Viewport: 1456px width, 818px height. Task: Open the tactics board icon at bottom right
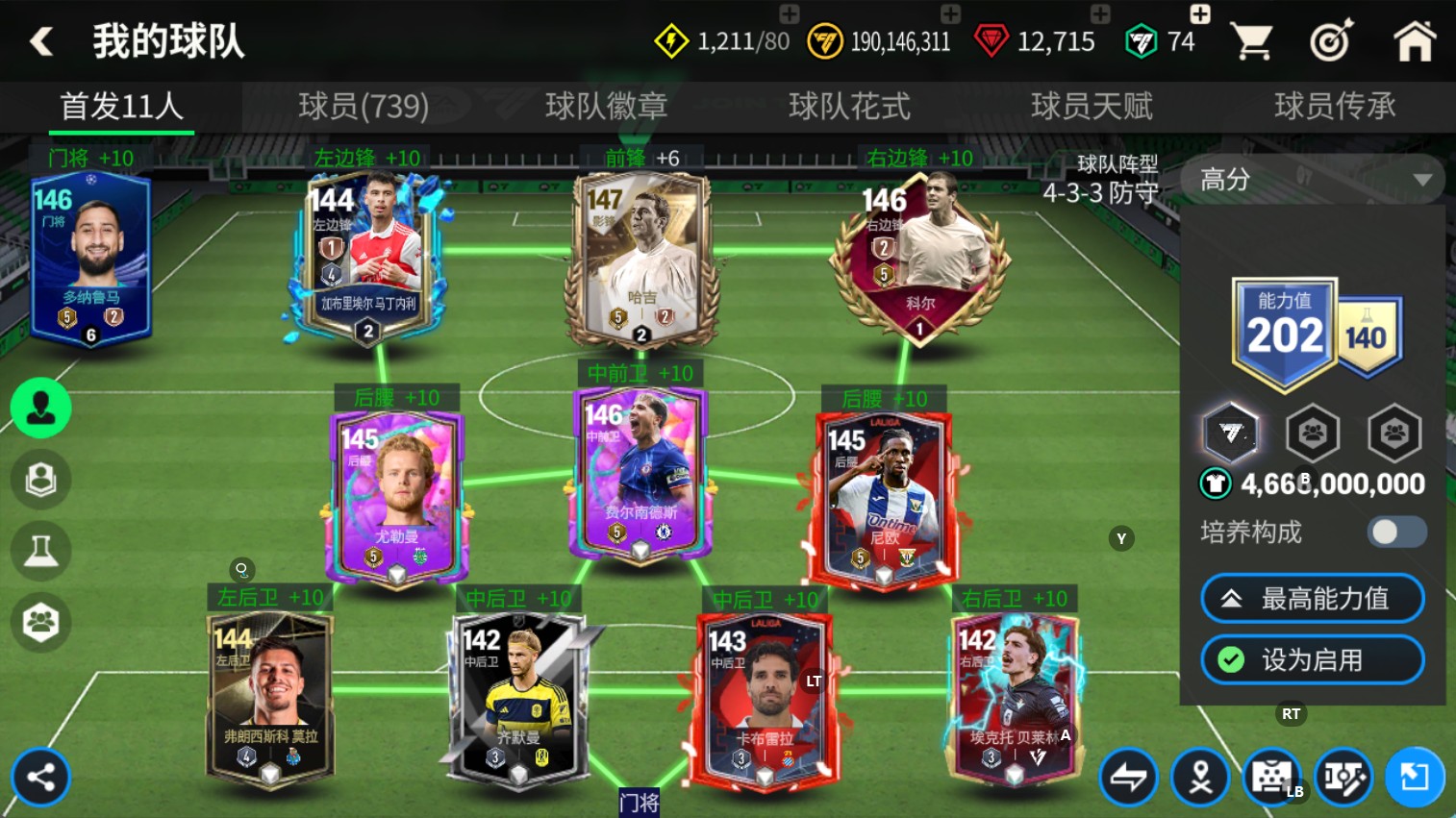pos(1343,777)
